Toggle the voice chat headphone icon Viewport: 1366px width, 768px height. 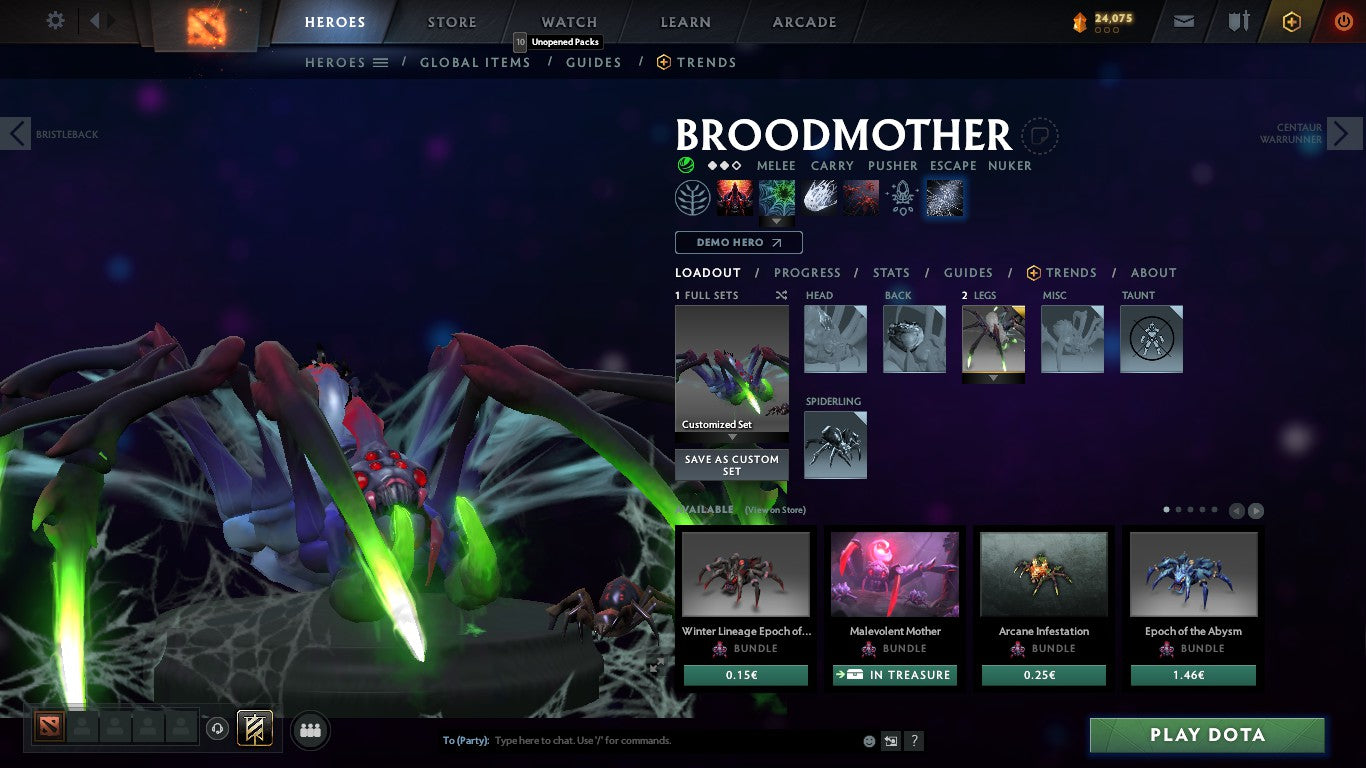(218, 729)
